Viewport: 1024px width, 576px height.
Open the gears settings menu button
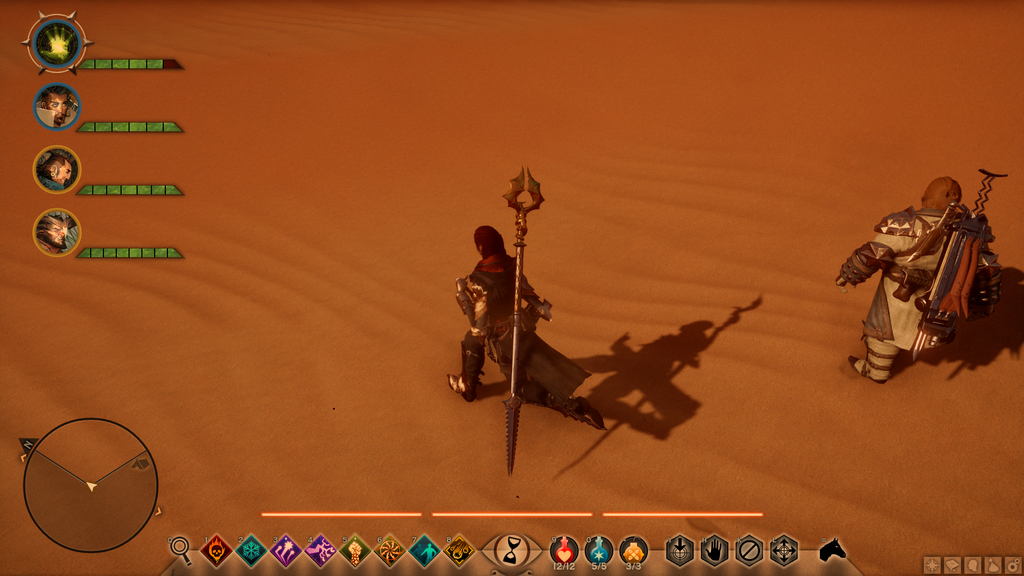(1012, 566)
